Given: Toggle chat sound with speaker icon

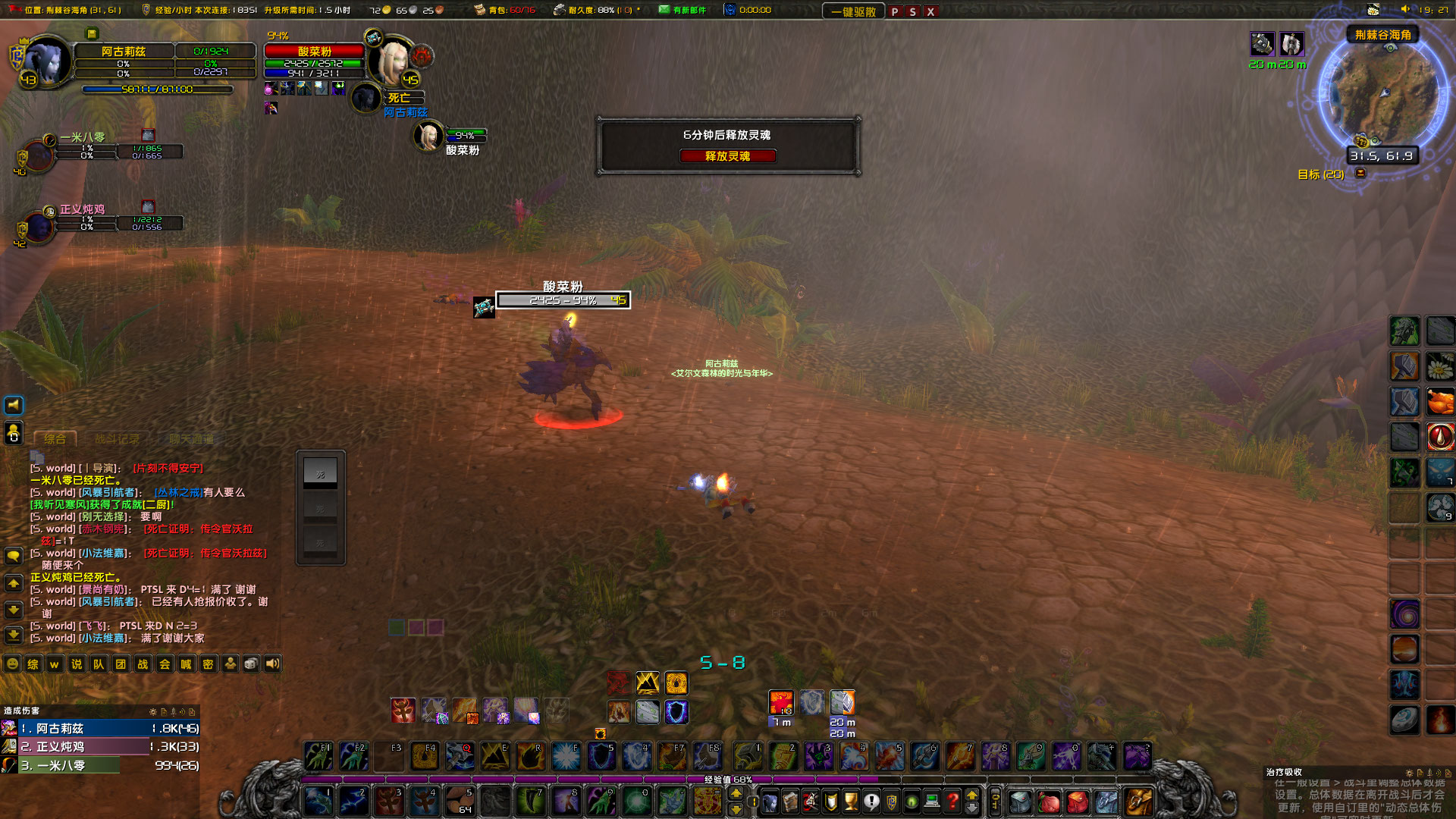Looking at the screenshot, I should (x=273, y=664).
